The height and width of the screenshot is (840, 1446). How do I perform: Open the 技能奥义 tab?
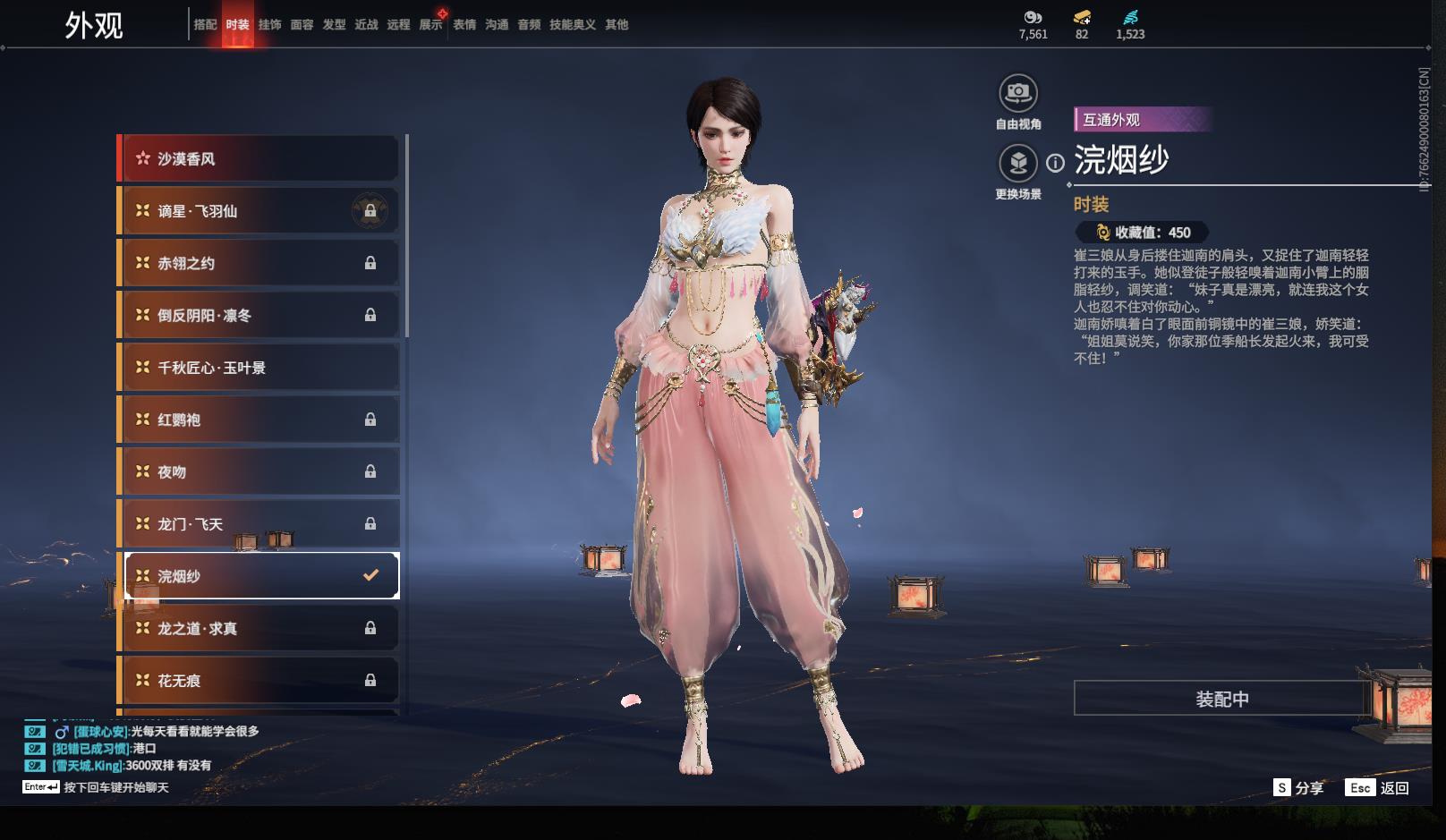572,25
